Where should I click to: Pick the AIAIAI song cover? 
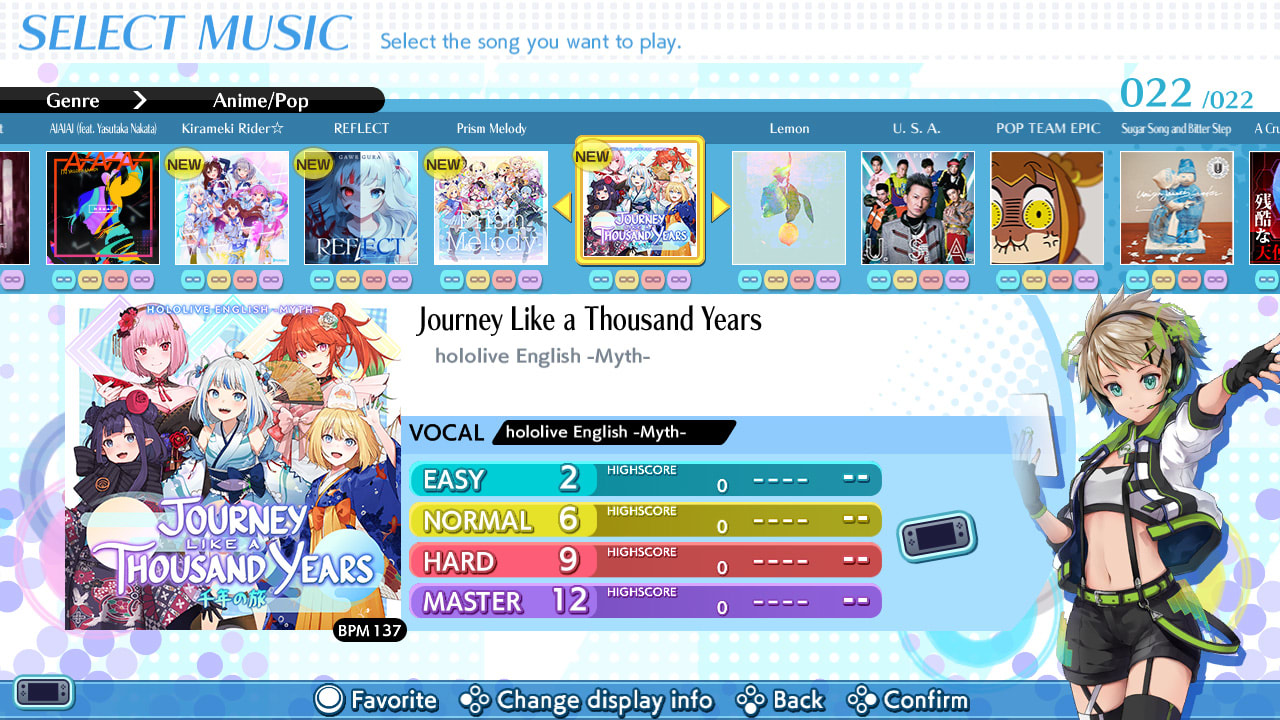click(x=103, y=208)
